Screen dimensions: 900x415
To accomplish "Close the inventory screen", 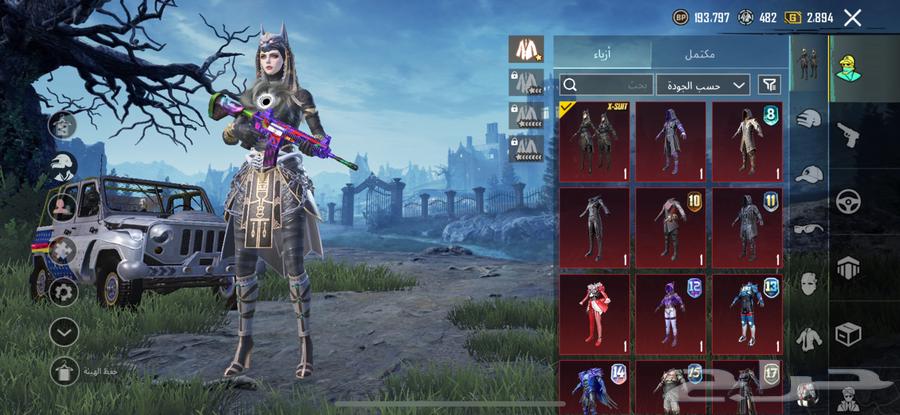I will click(x=852, y=17).
